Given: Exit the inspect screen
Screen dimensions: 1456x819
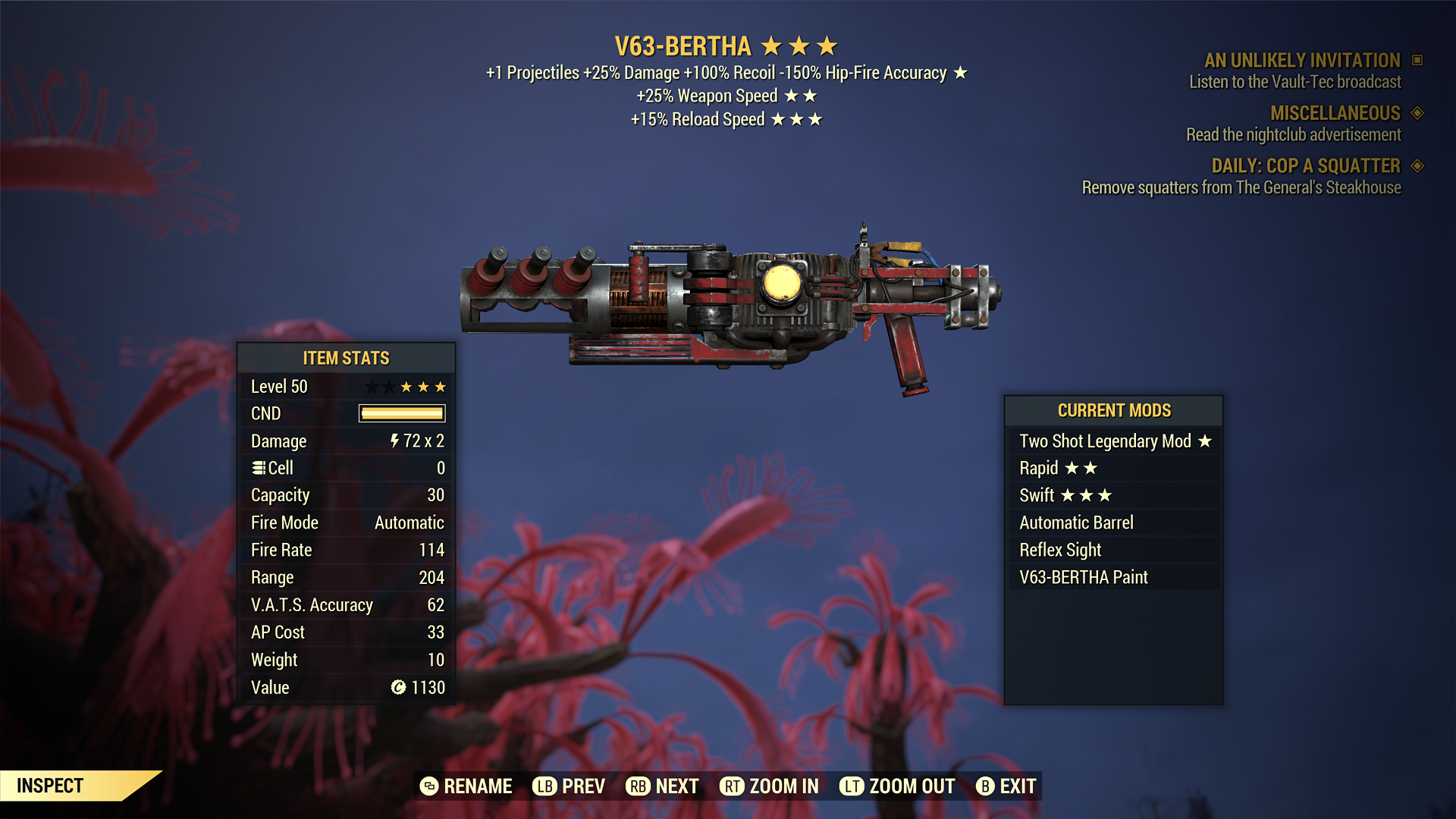Looking at the screenshot, I should tap(1006, 786).
